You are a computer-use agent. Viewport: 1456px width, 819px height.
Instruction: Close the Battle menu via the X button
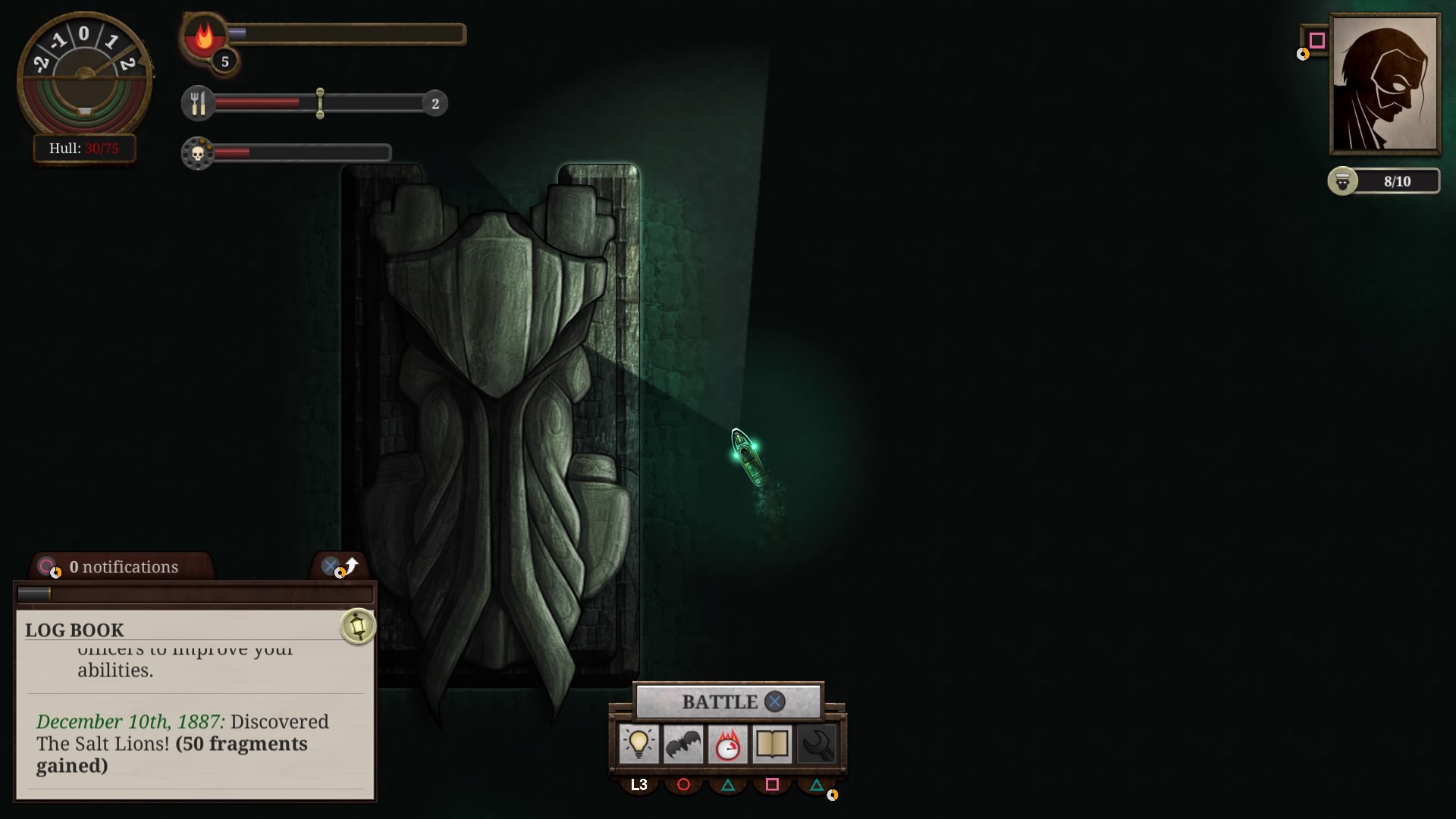(774, 701)
